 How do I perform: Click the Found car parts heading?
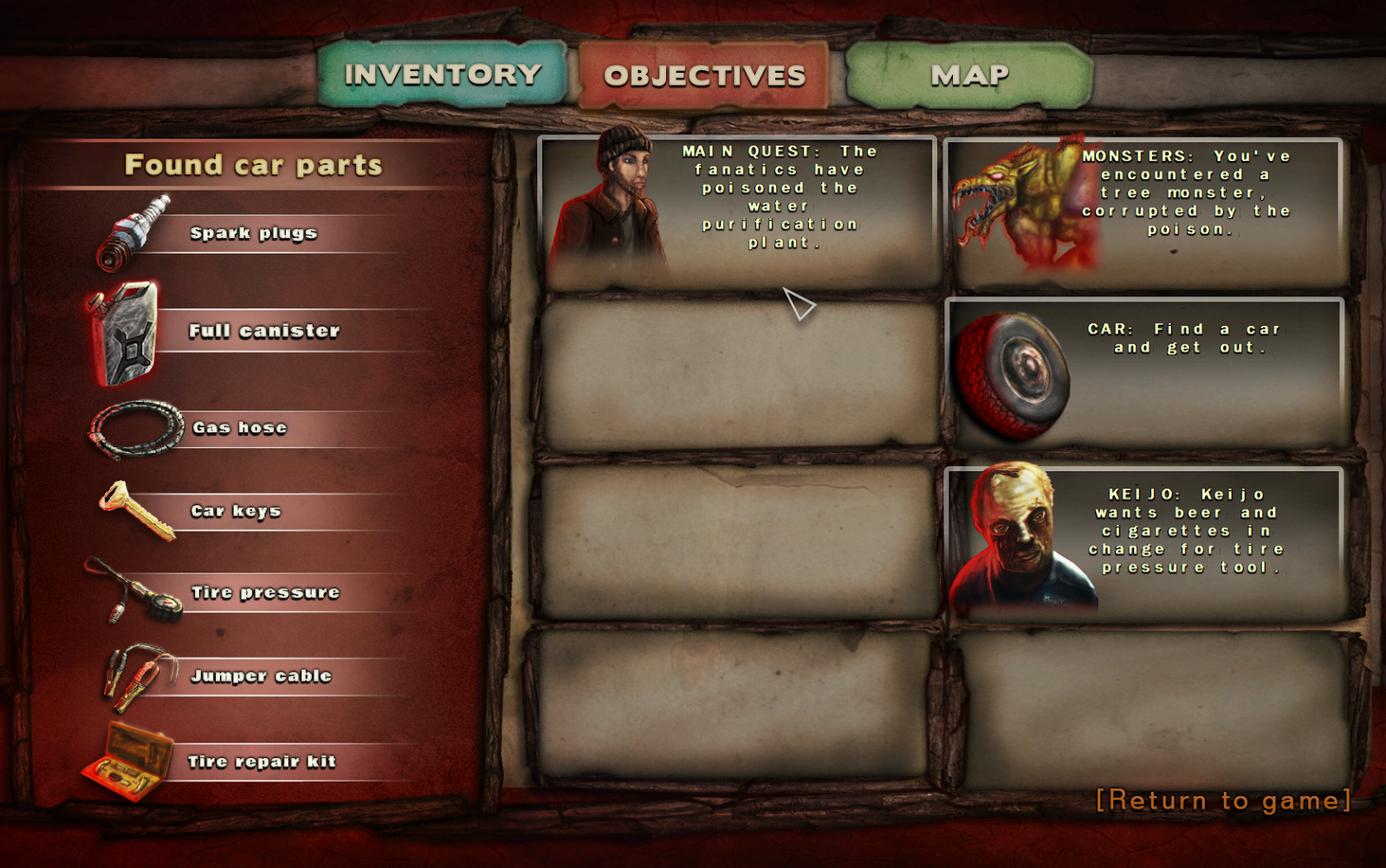(x=254, y=165)
